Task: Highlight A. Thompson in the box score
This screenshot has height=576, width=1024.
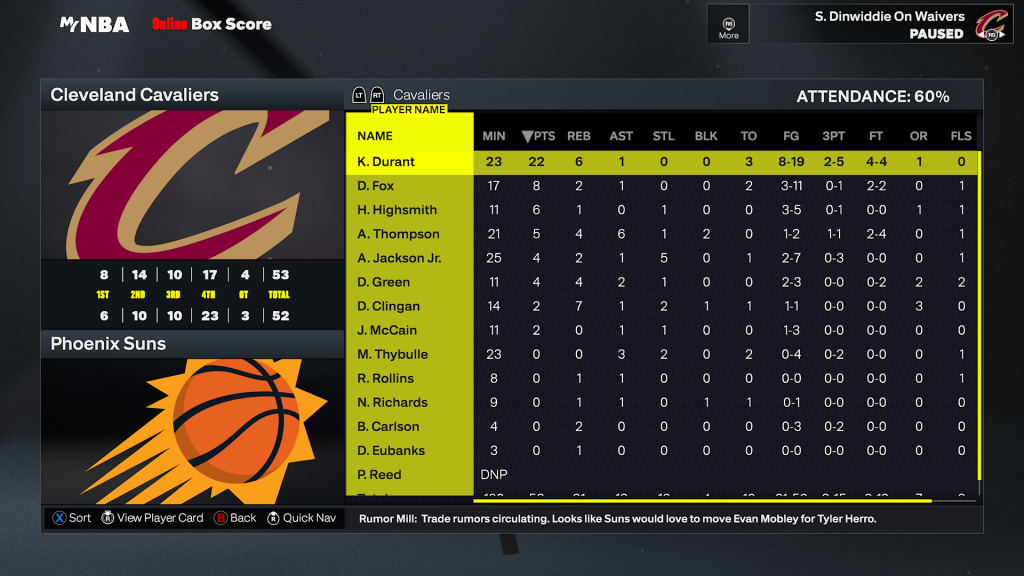Action: (x=398, y=234)
